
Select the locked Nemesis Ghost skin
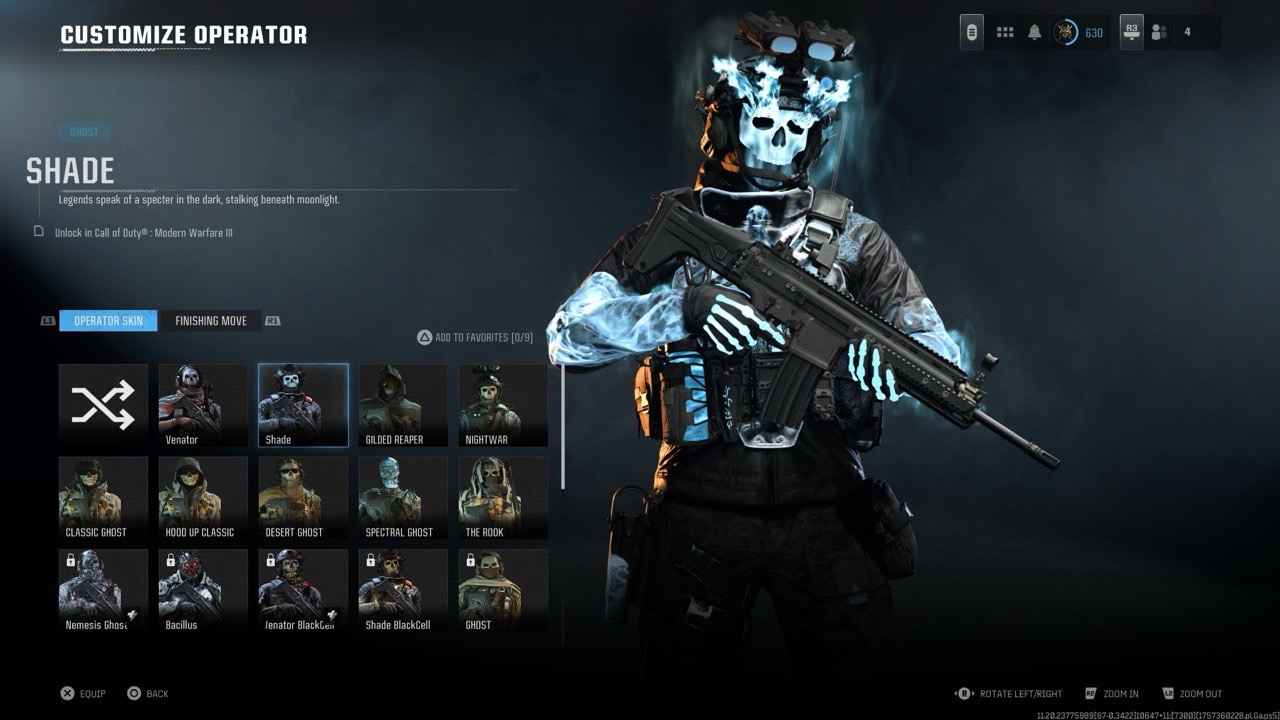click(103, 590)
